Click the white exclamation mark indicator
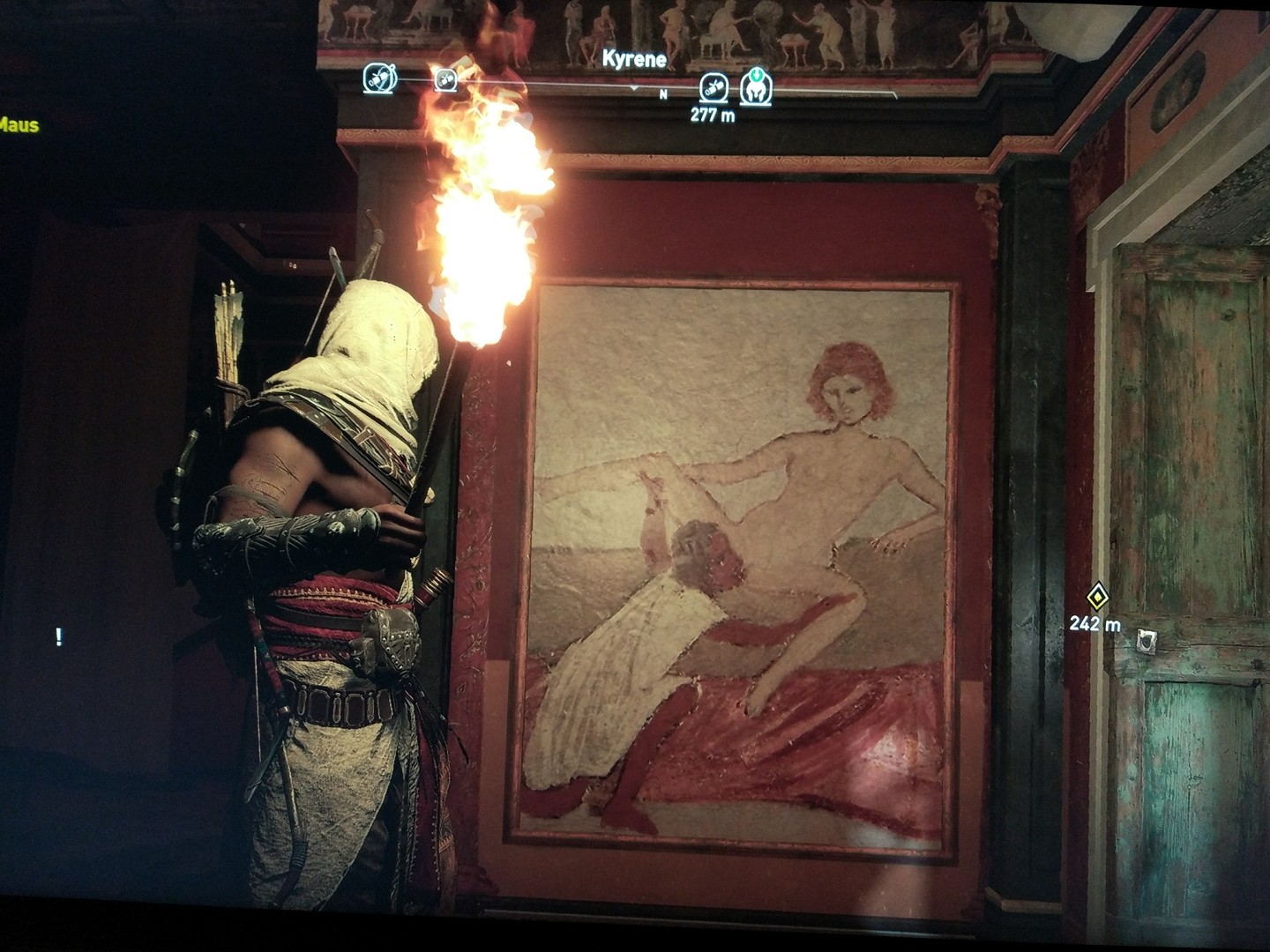This screenshot has width=1270, height=952. (59, 636)
